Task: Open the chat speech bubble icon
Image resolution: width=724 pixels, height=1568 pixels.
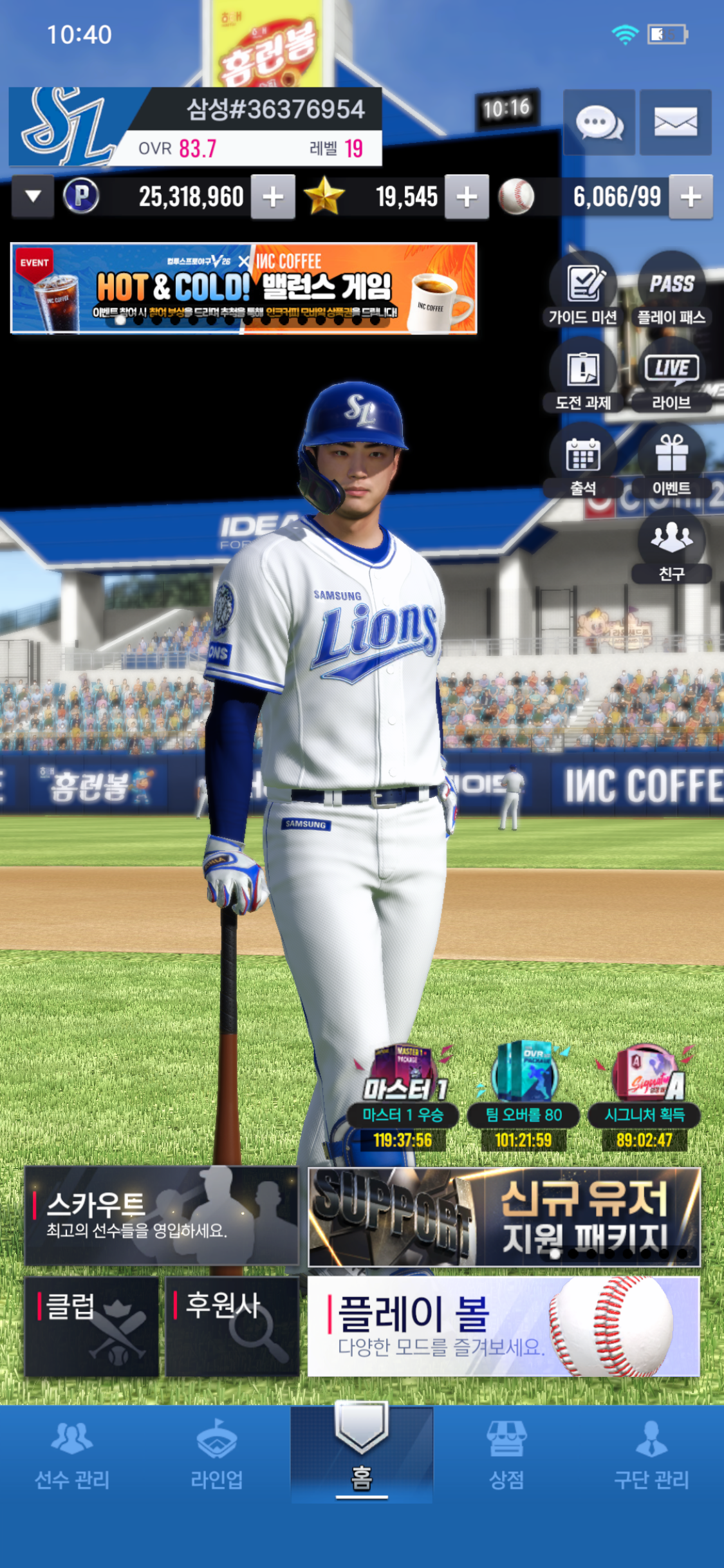Action: point(599,122)
